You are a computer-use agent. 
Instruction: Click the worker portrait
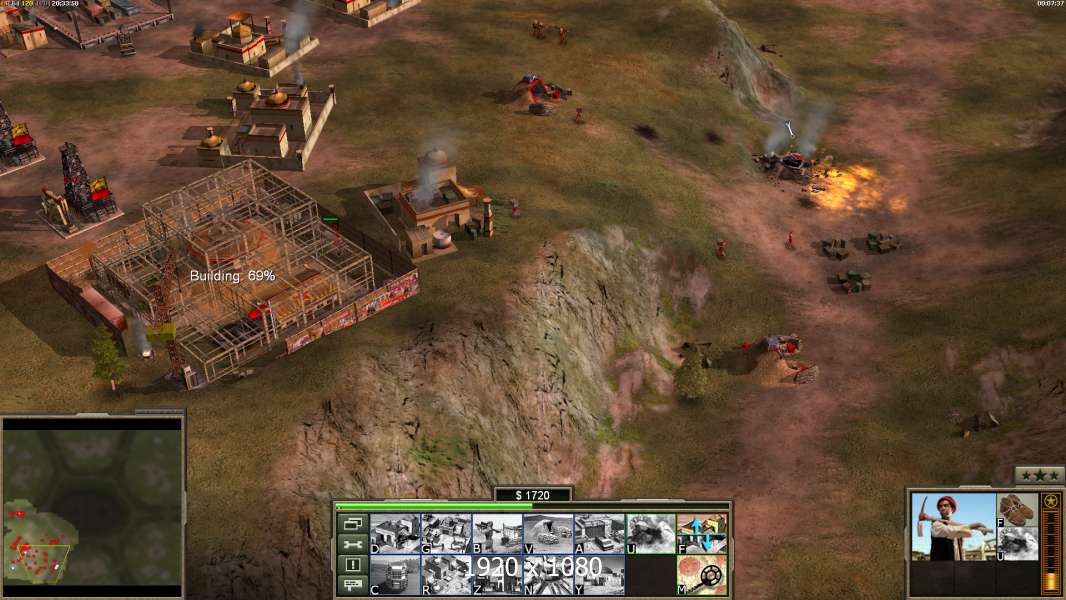[953, 527]
